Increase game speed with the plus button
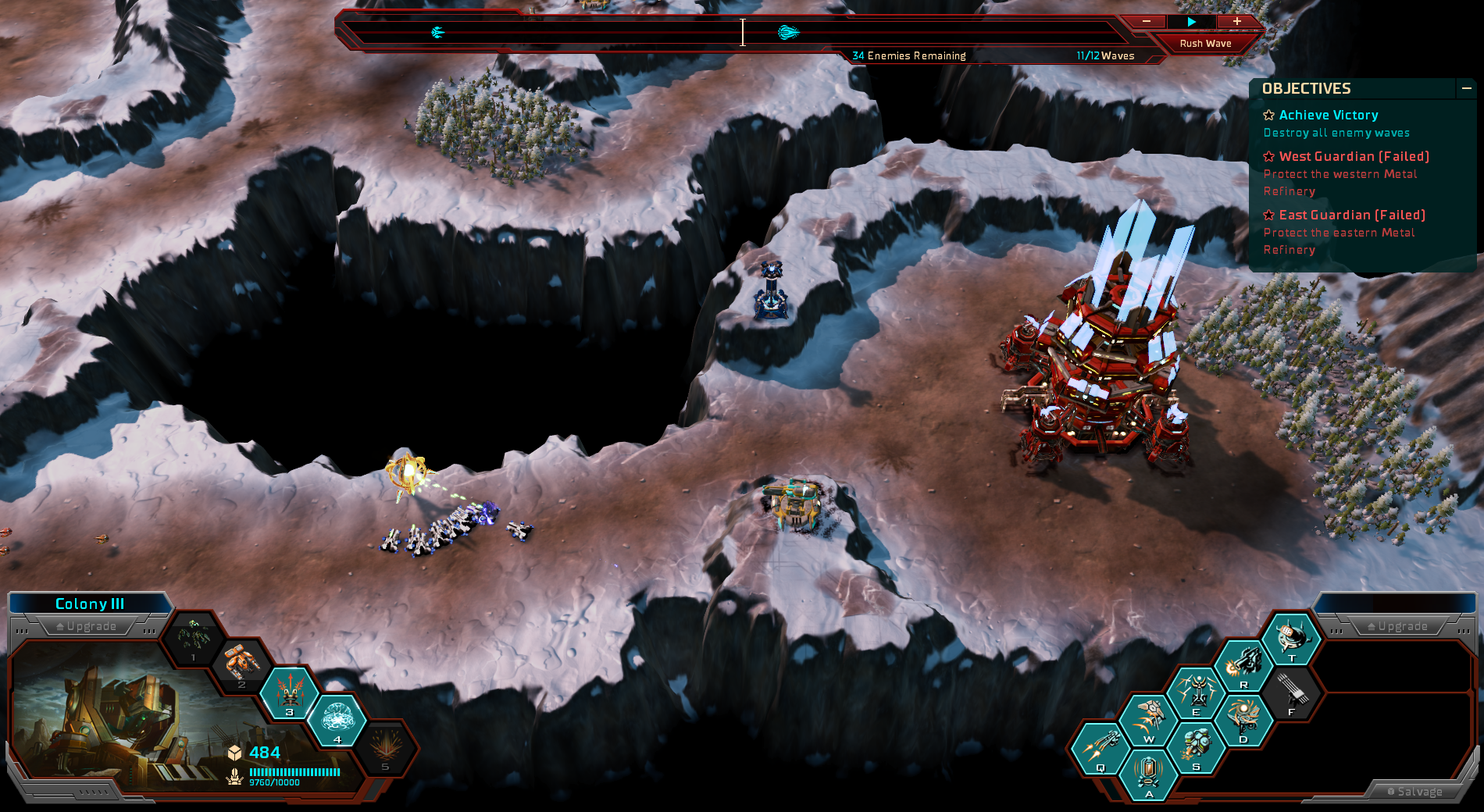This screenshot has width=1484, height=812. coord(1237,22)
